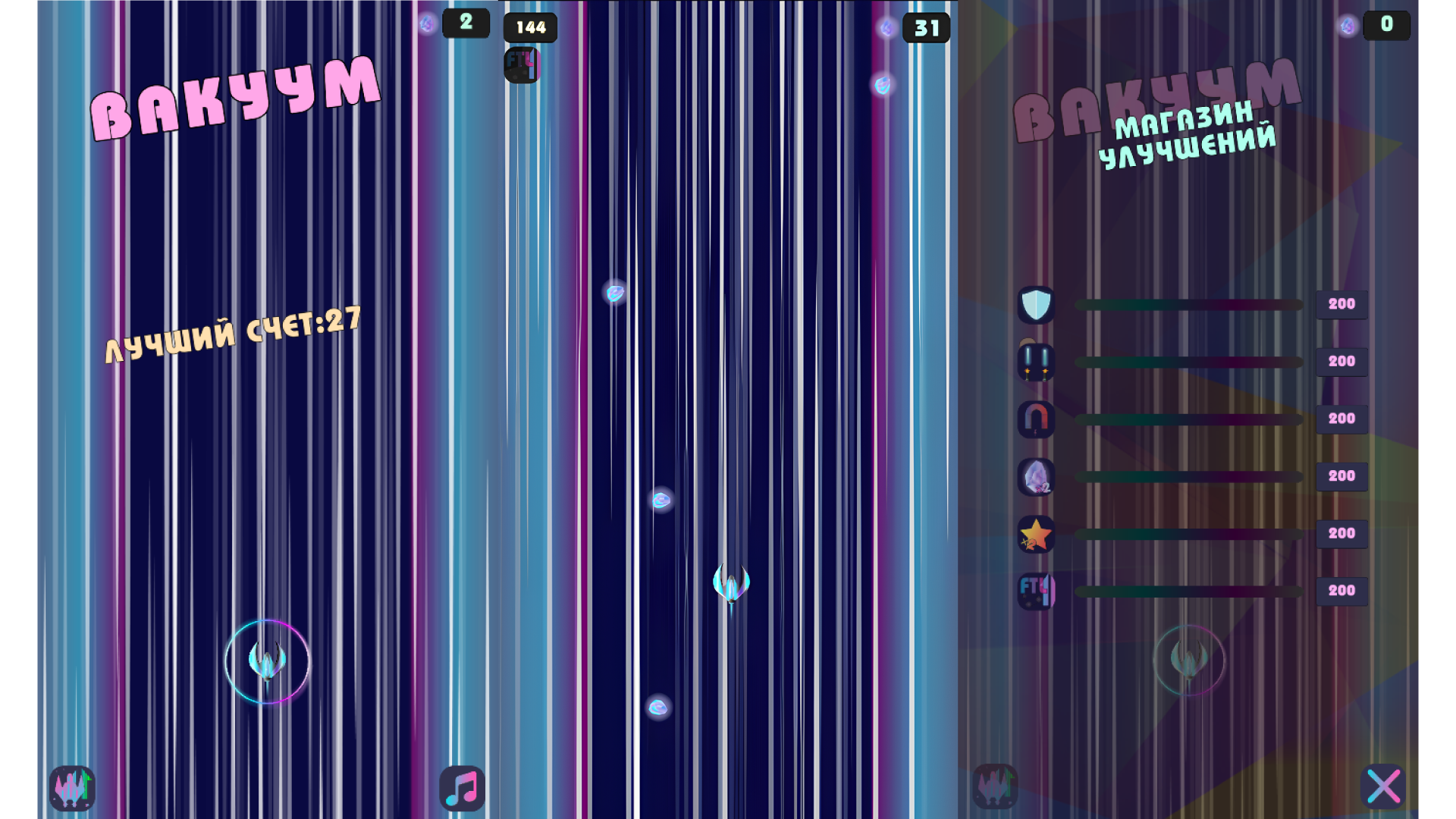Select the FTL upgrade icon in the shop

click(1037, 591)
